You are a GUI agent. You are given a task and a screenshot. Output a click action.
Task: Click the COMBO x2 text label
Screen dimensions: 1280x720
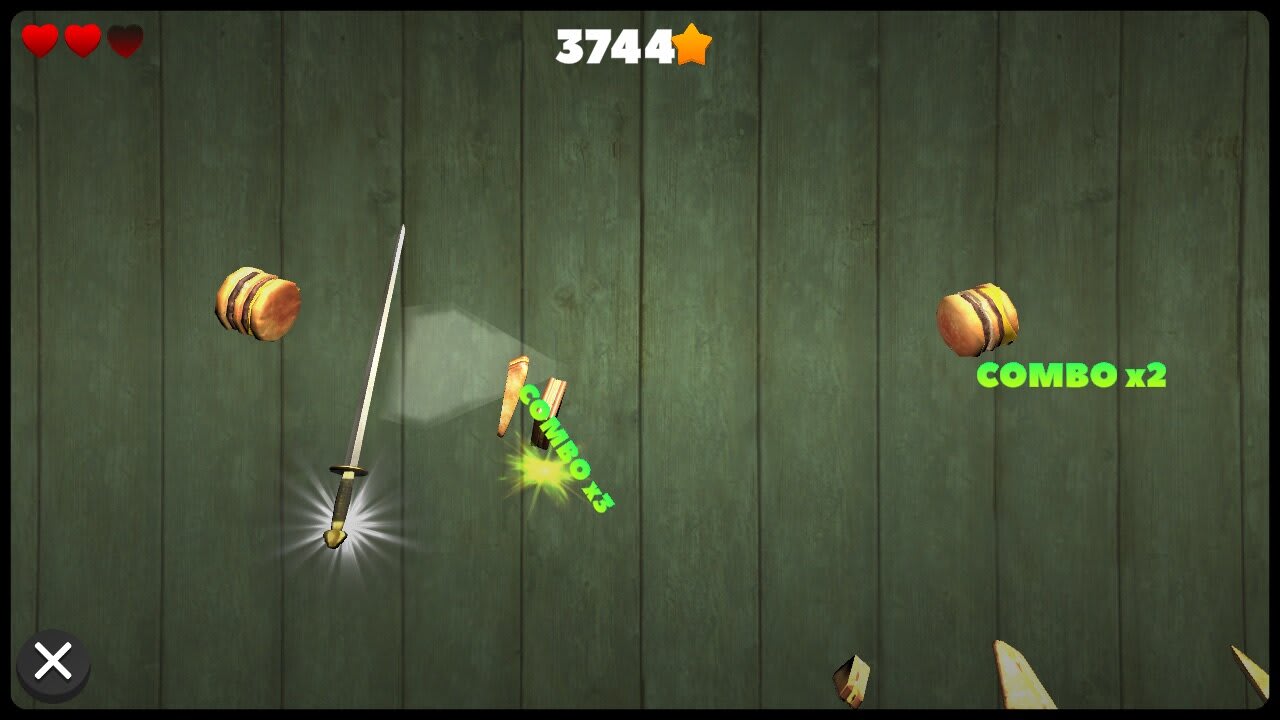1073,376
